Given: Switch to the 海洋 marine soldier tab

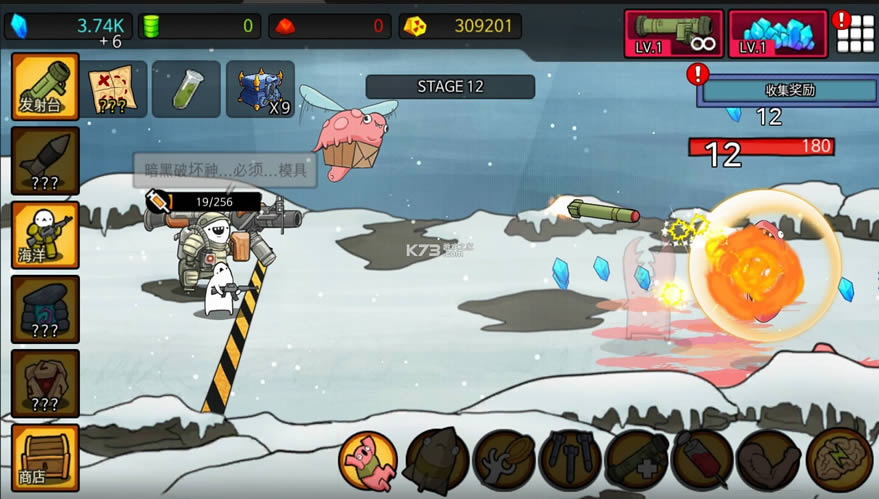Looking at the screenshot, I should (x=45, y=235).
